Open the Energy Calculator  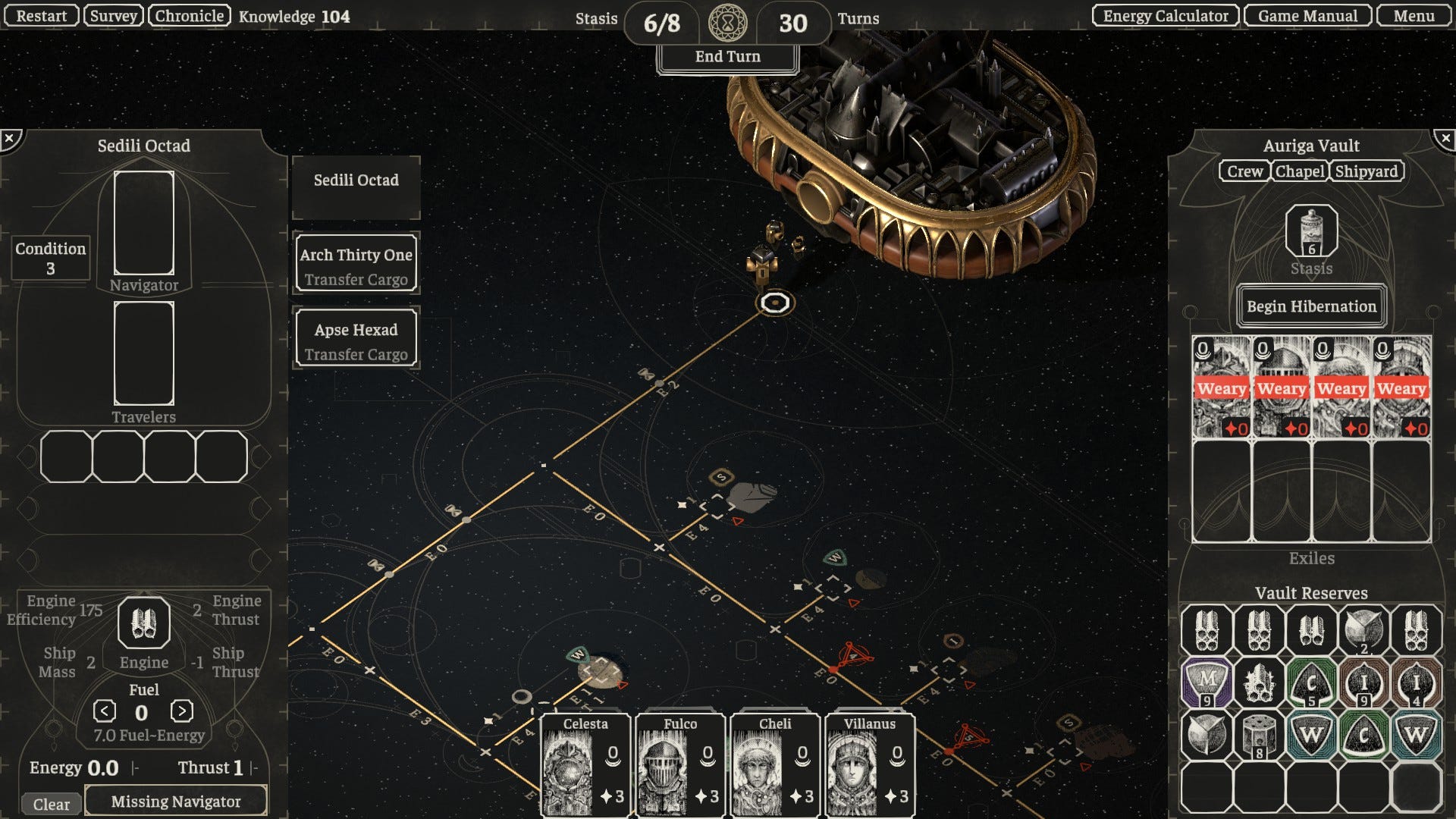coord(1165,16)
